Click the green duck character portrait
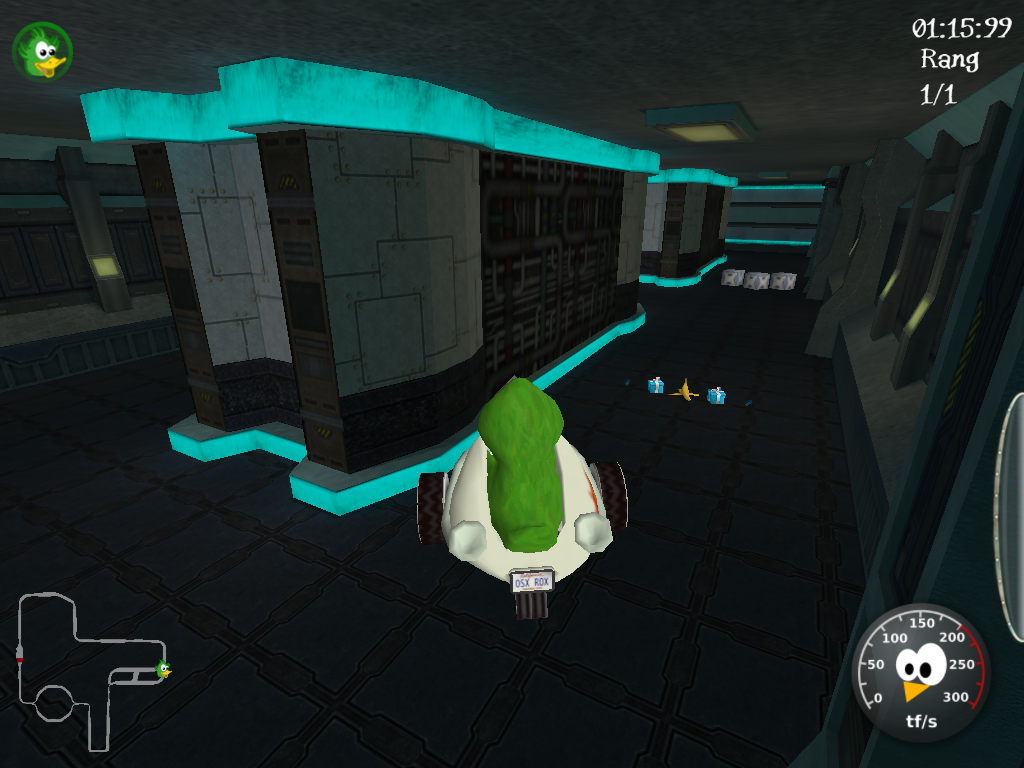 click(42, 51)
